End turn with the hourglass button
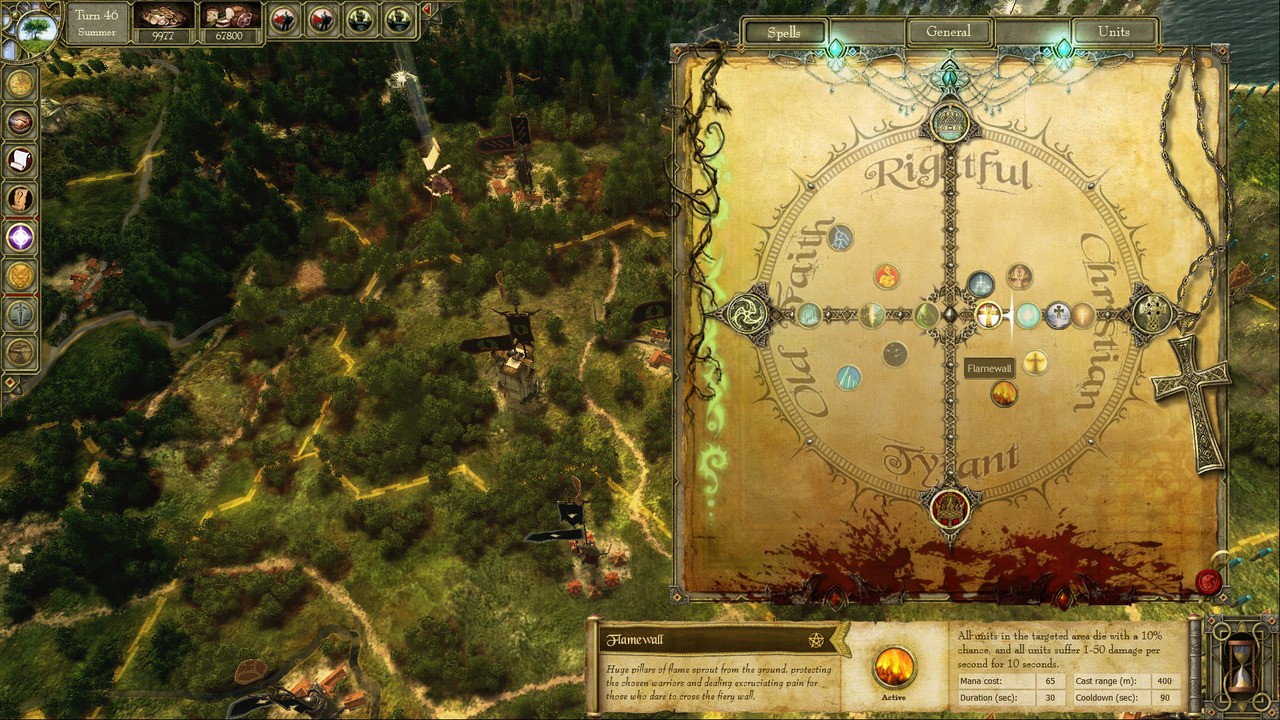 (1239, 663)
